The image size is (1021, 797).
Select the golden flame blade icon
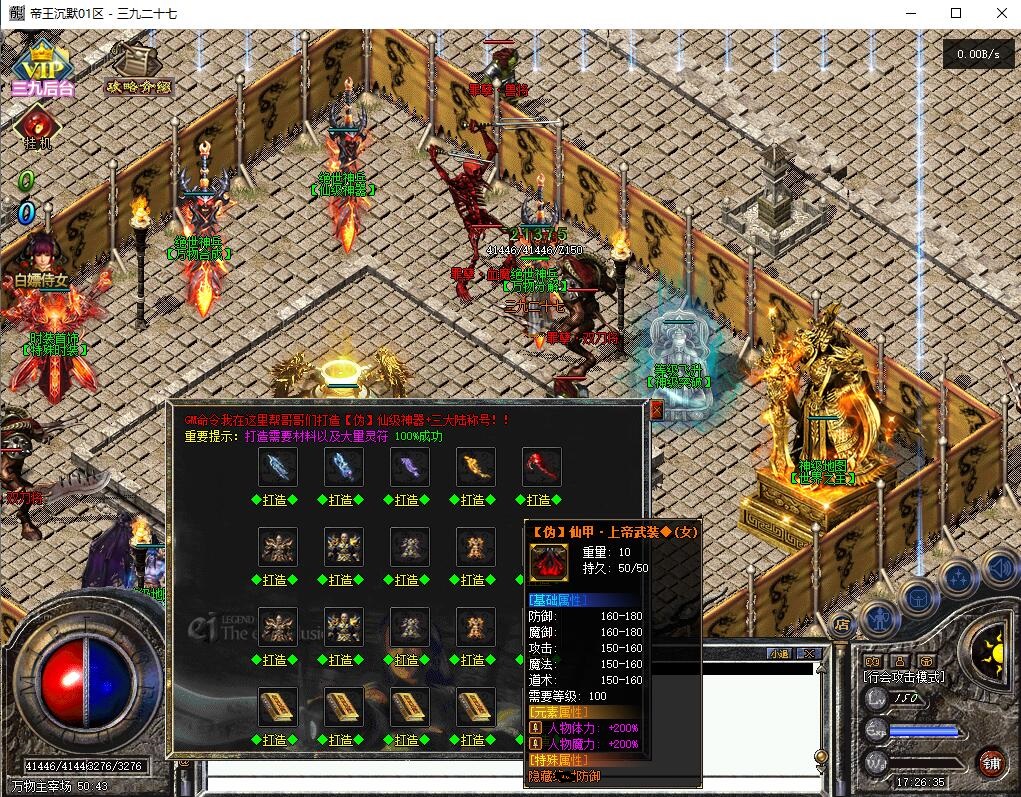(475, 467)
